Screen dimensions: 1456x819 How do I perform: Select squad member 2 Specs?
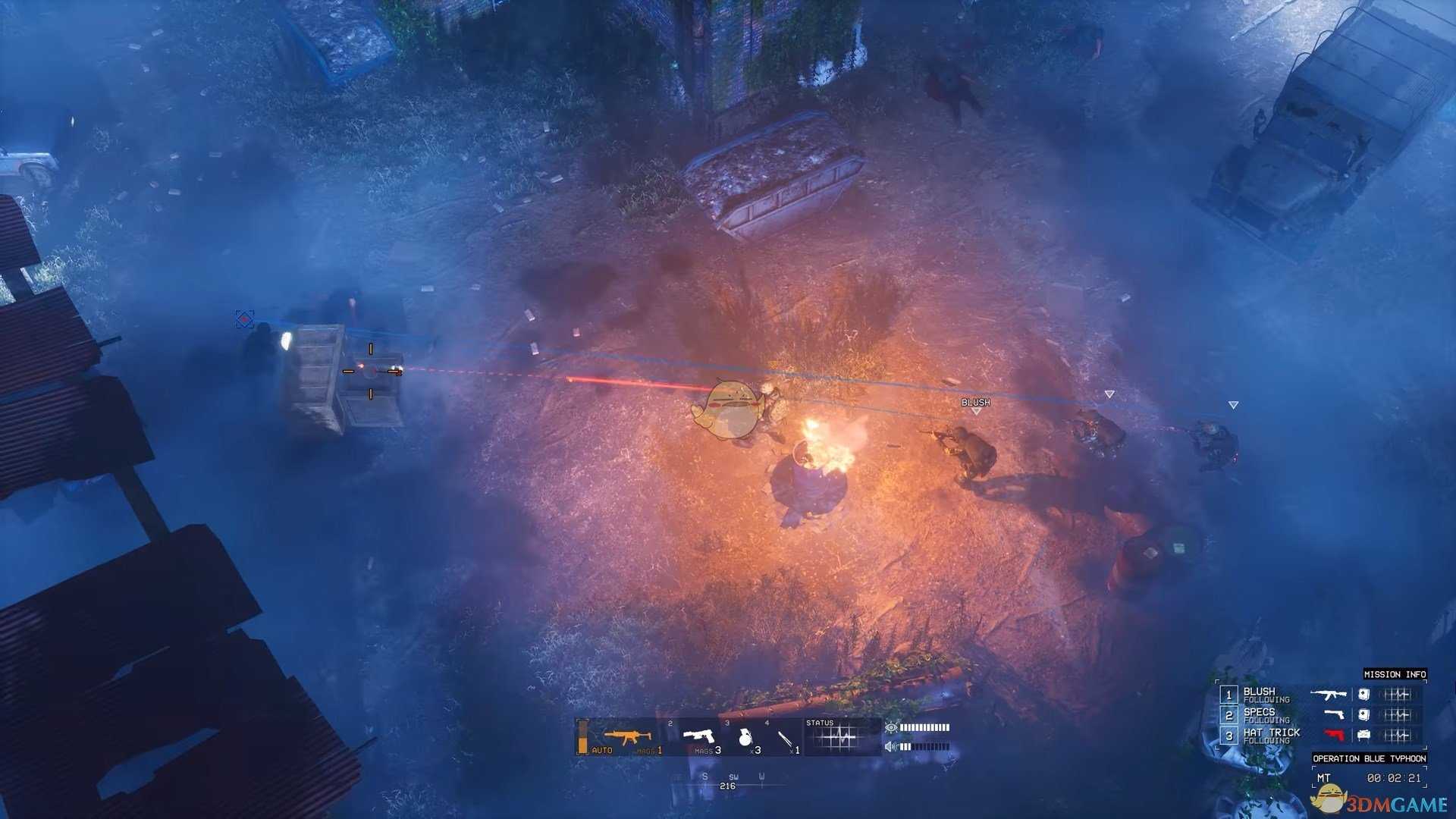1259,714
